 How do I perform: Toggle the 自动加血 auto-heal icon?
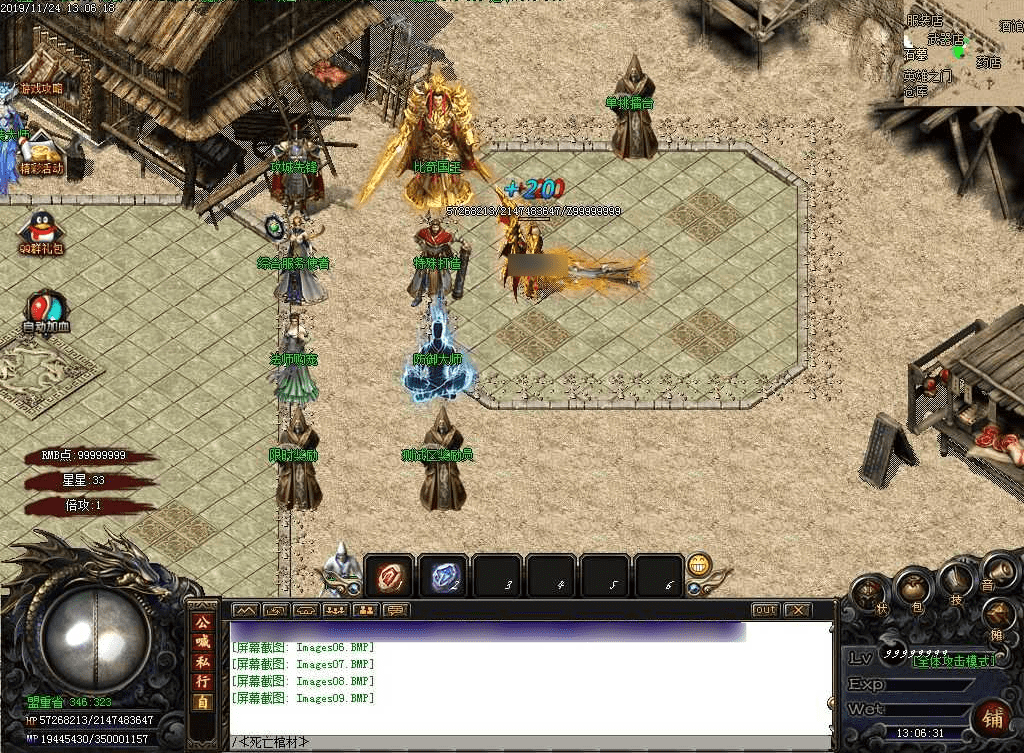pos(46,311)
